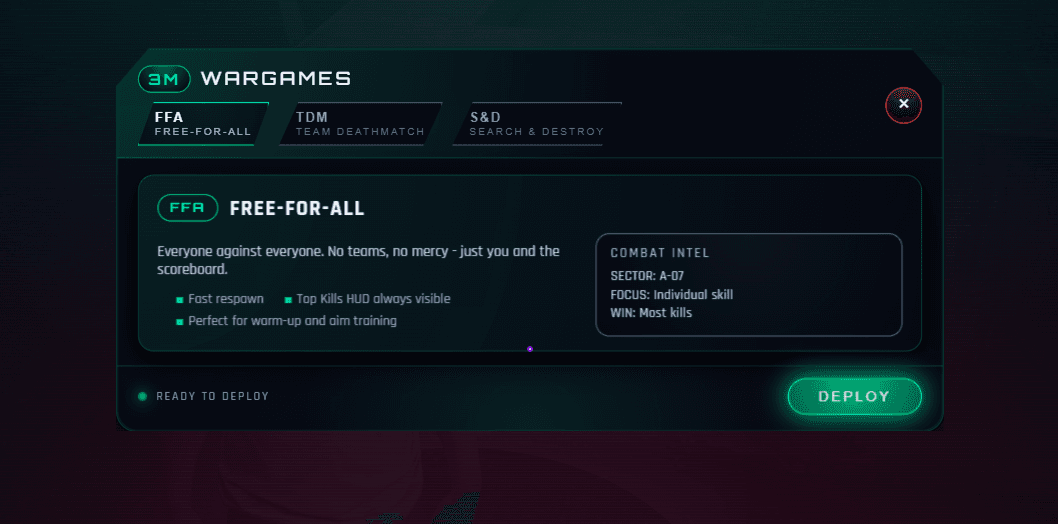This screenshot has width=1058, height=524.
Task: Close the Wargames dialog
Action: tap(903, 104)
